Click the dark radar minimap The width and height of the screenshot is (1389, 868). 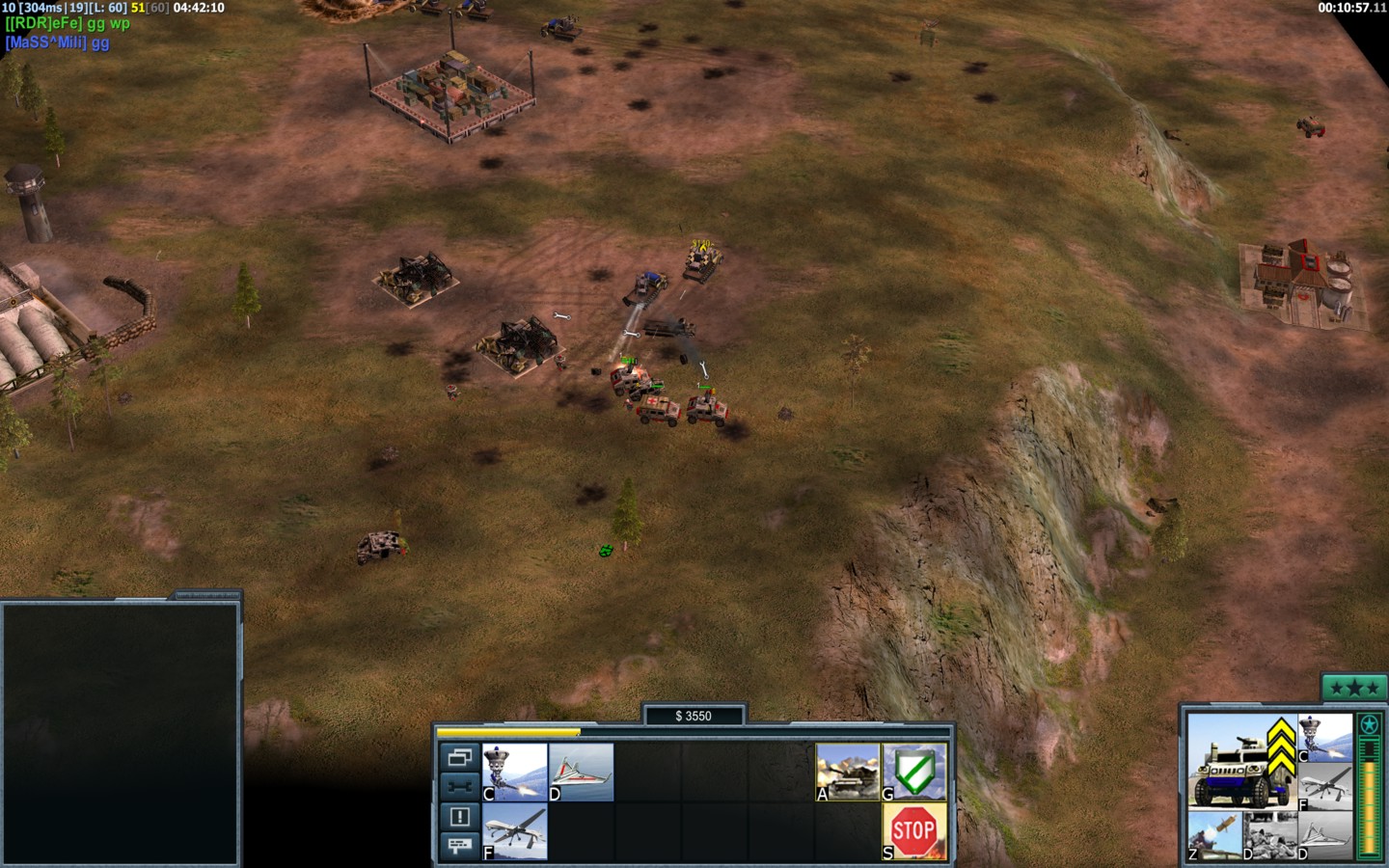(121, 733)
